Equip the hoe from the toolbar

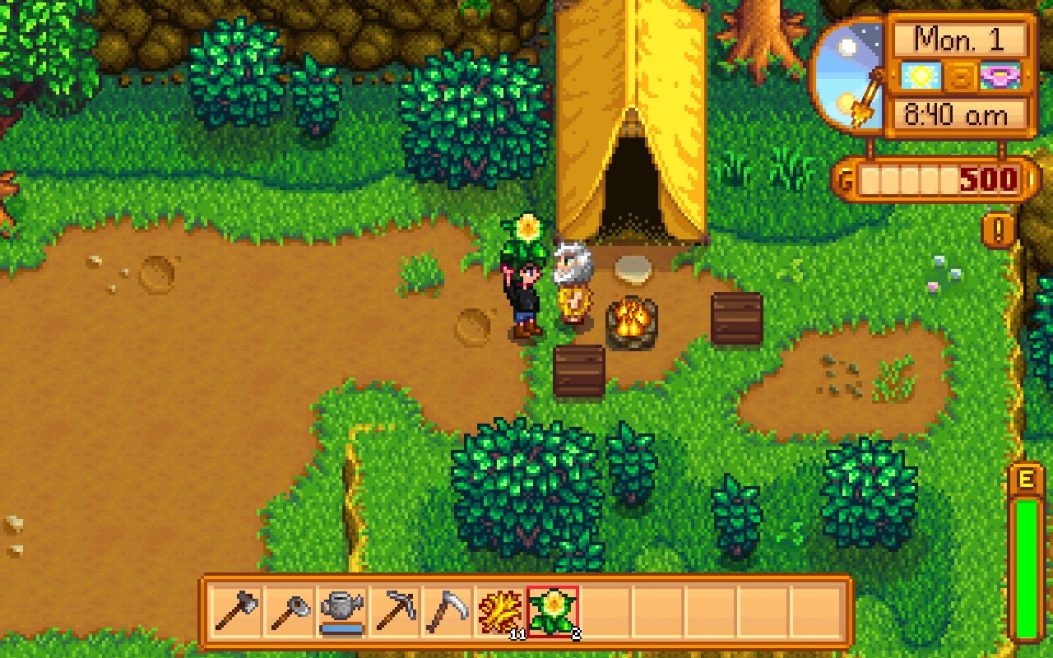290,610
